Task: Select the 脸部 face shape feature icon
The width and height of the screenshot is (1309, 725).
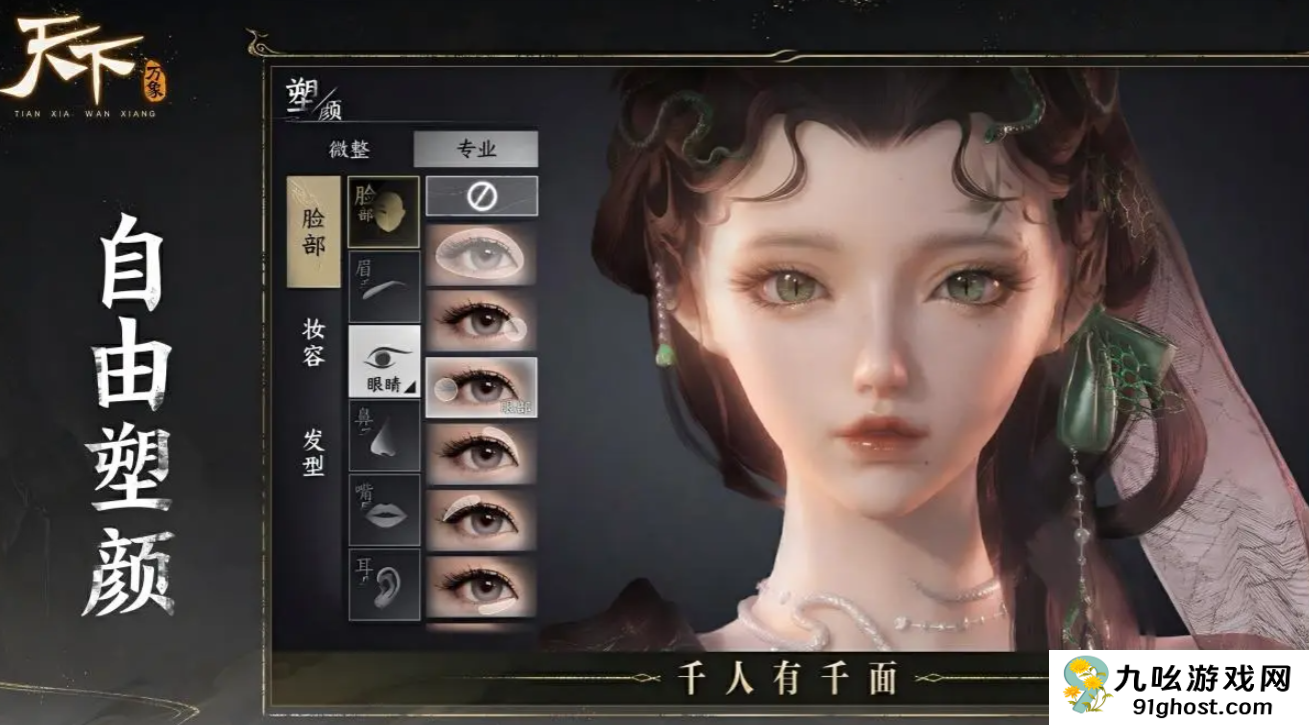Action: pos(383,210)
